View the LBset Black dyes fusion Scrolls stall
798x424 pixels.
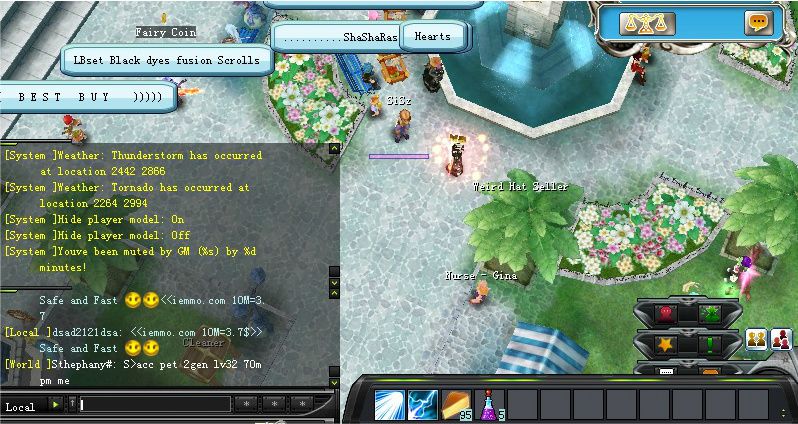(x=166, y=60)
